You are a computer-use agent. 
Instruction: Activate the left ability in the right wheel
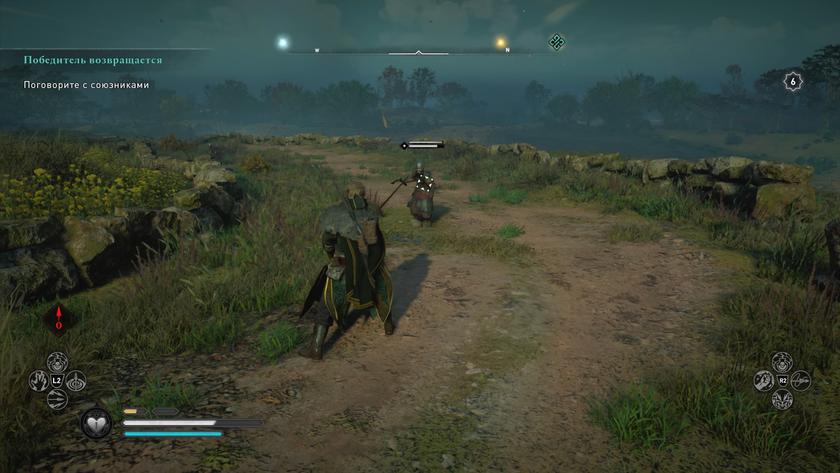tap(763, 381)
